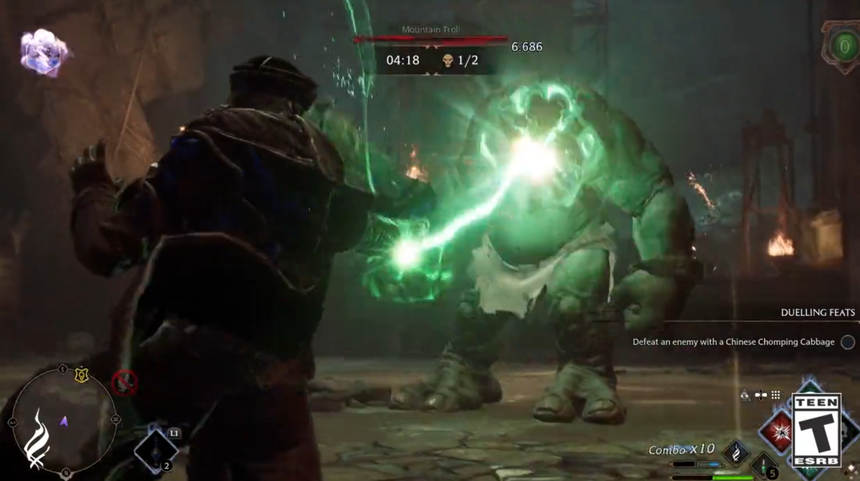Click the glowing purple crystal icon

44,52
